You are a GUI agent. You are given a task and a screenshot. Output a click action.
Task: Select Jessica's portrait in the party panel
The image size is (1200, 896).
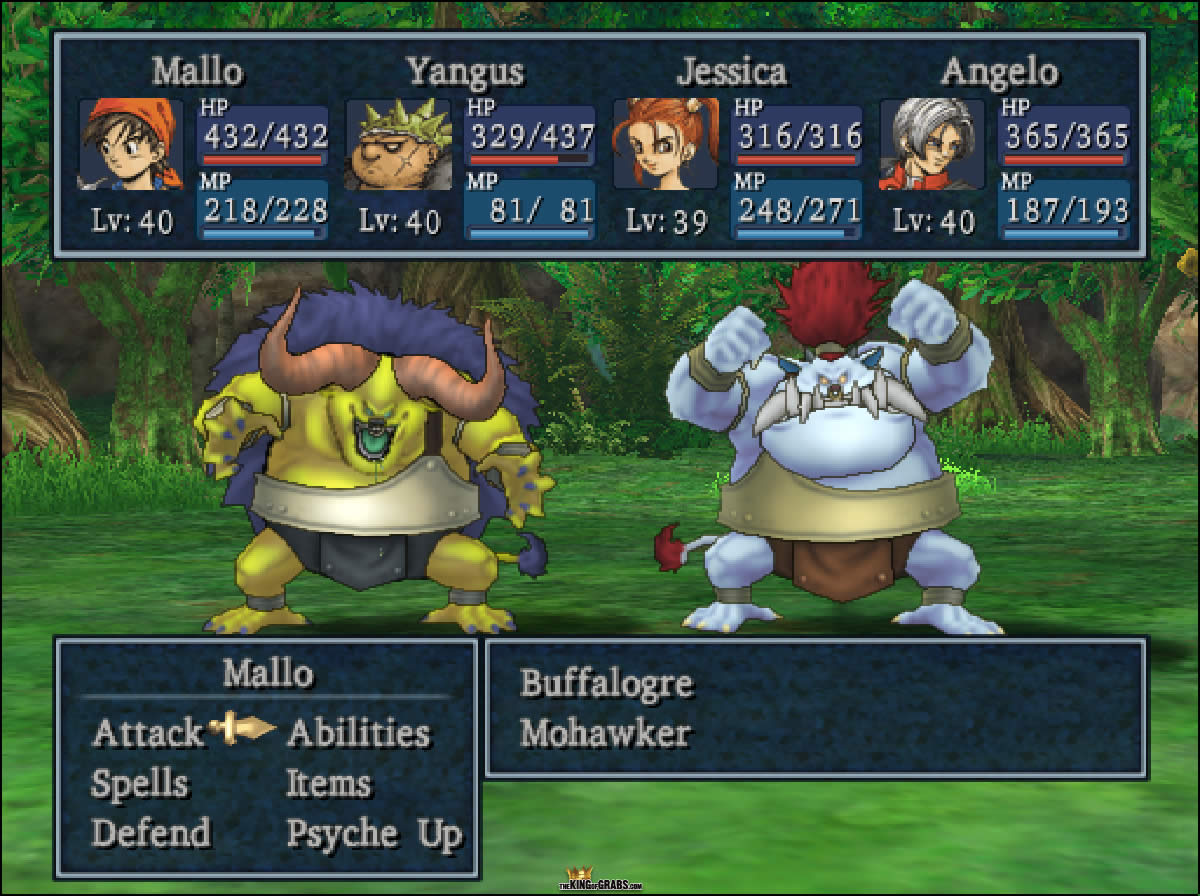pos(665,144)
